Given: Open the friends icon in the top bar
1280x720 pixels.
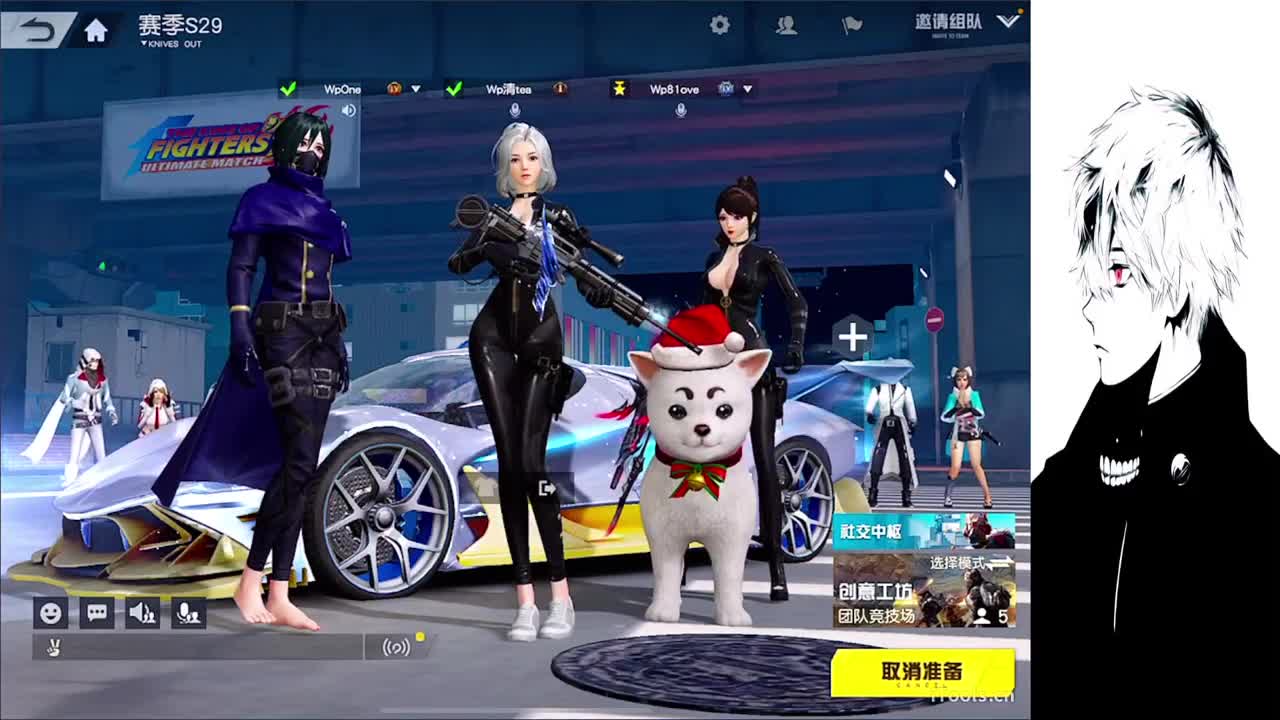Looking at the screenshot, I should (786, 27).
